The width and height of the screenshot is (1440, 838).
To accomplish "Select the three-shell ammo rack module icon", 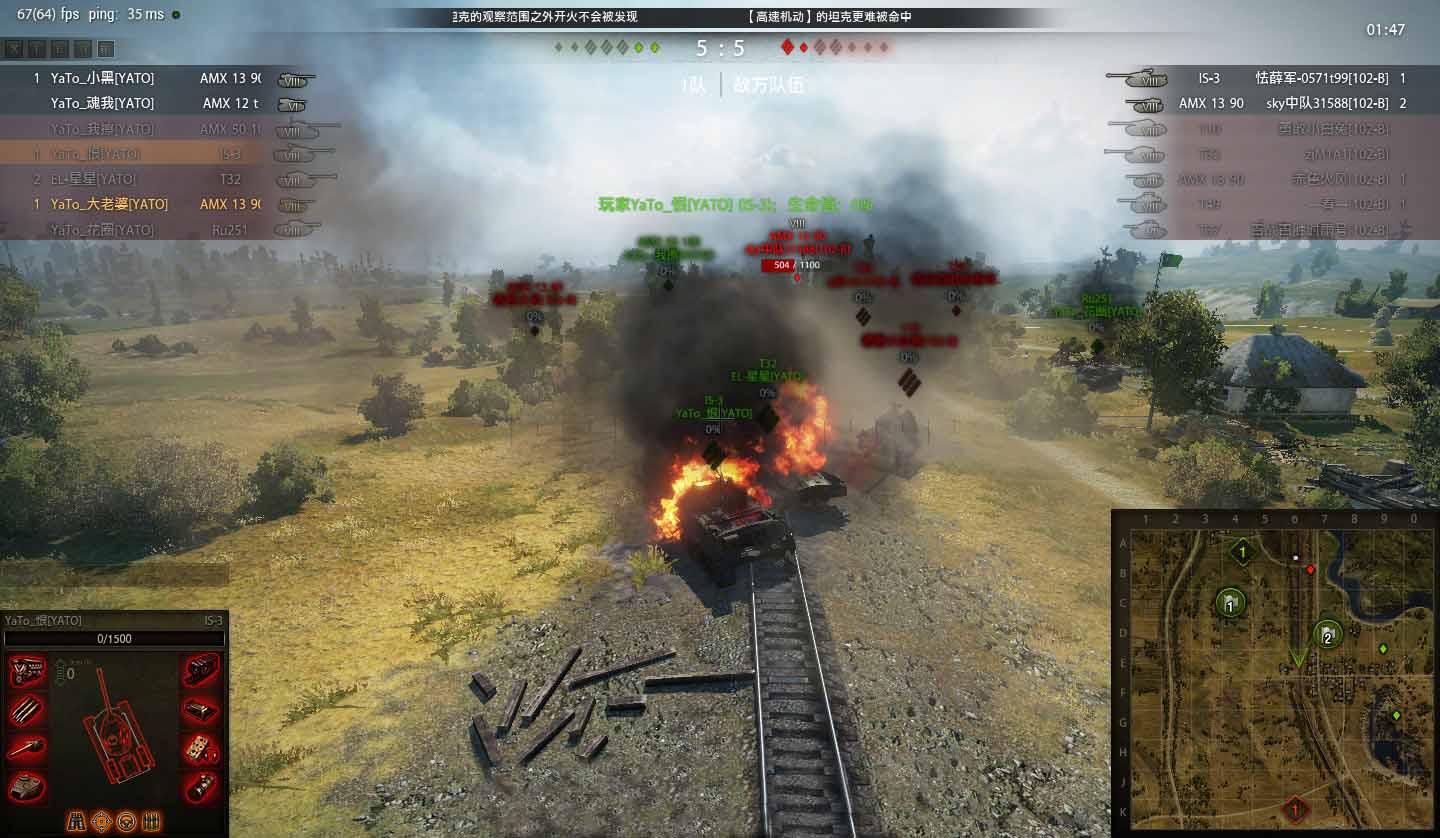I will point(27,711).
